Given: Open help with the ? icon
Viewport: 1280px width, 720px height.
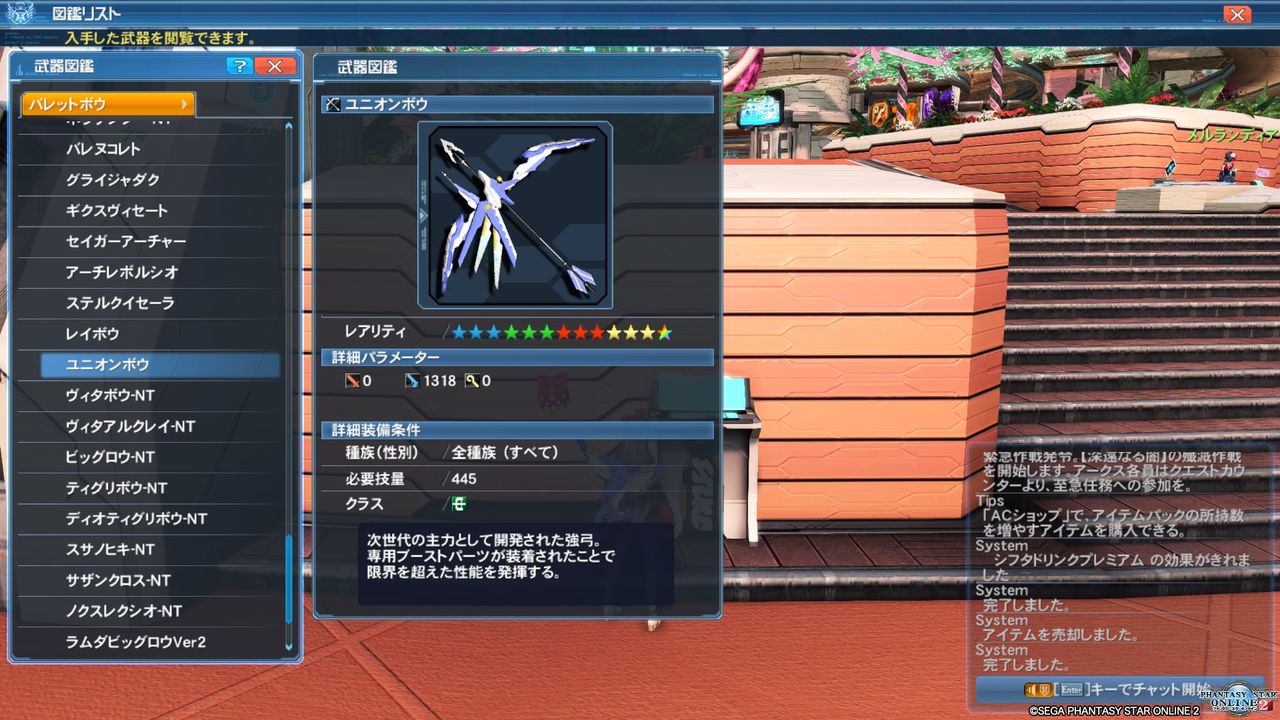Looking at the screenshot, I should pos(239,66).
